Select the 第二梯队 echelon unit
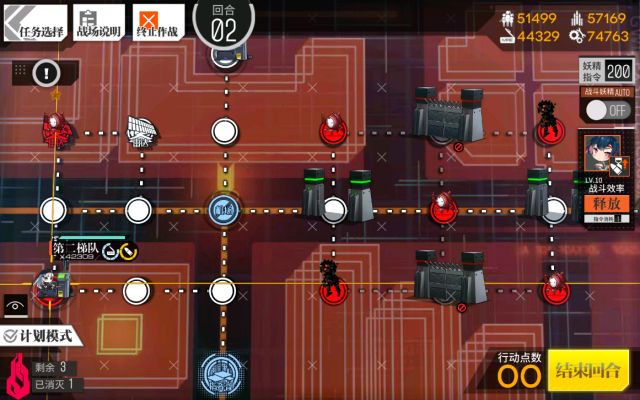 49,286
